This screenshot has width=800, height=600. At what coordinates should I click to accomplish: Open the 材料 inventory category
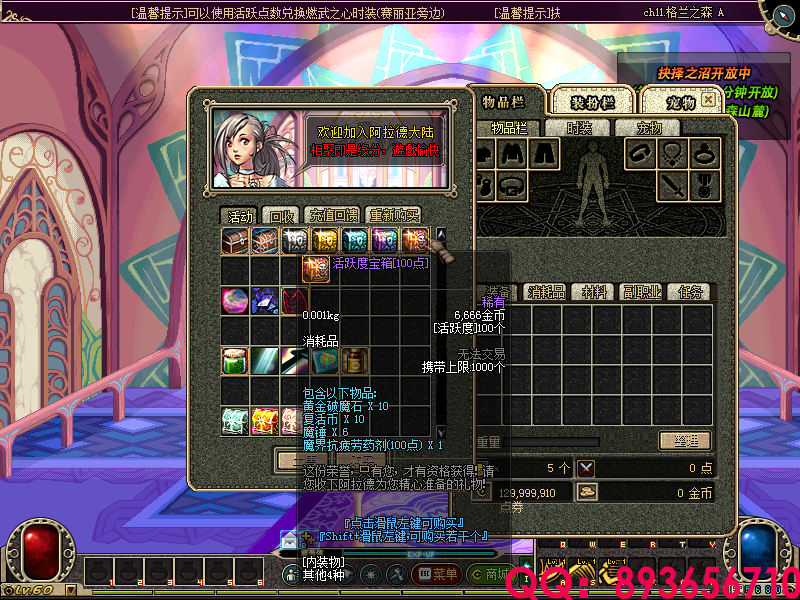click(594, 292)
